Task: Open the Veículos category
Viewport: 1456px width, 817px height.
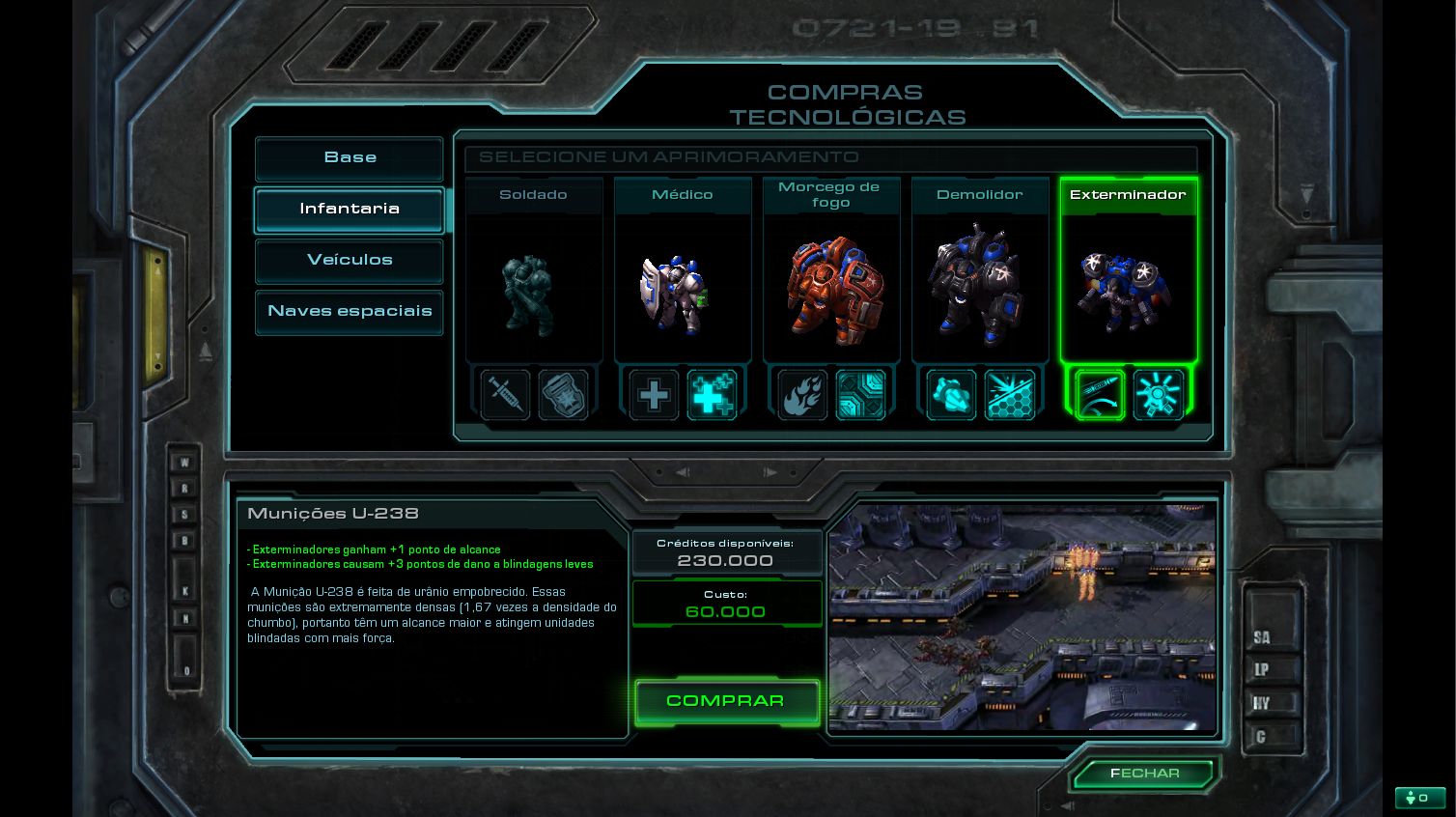Action: (x=350, y=261)
